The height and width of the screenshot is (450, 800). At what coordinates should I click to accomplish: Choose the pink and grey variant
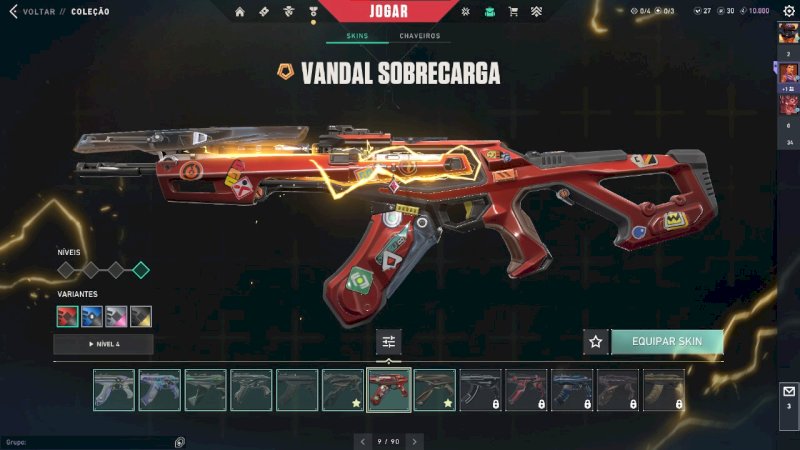[117, 316]
